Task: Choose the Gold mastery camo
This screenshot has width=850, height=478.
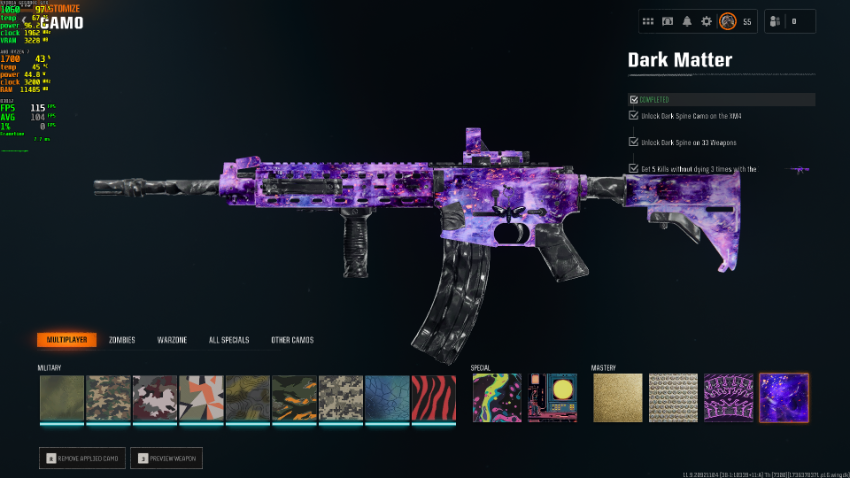Action: 617,398
